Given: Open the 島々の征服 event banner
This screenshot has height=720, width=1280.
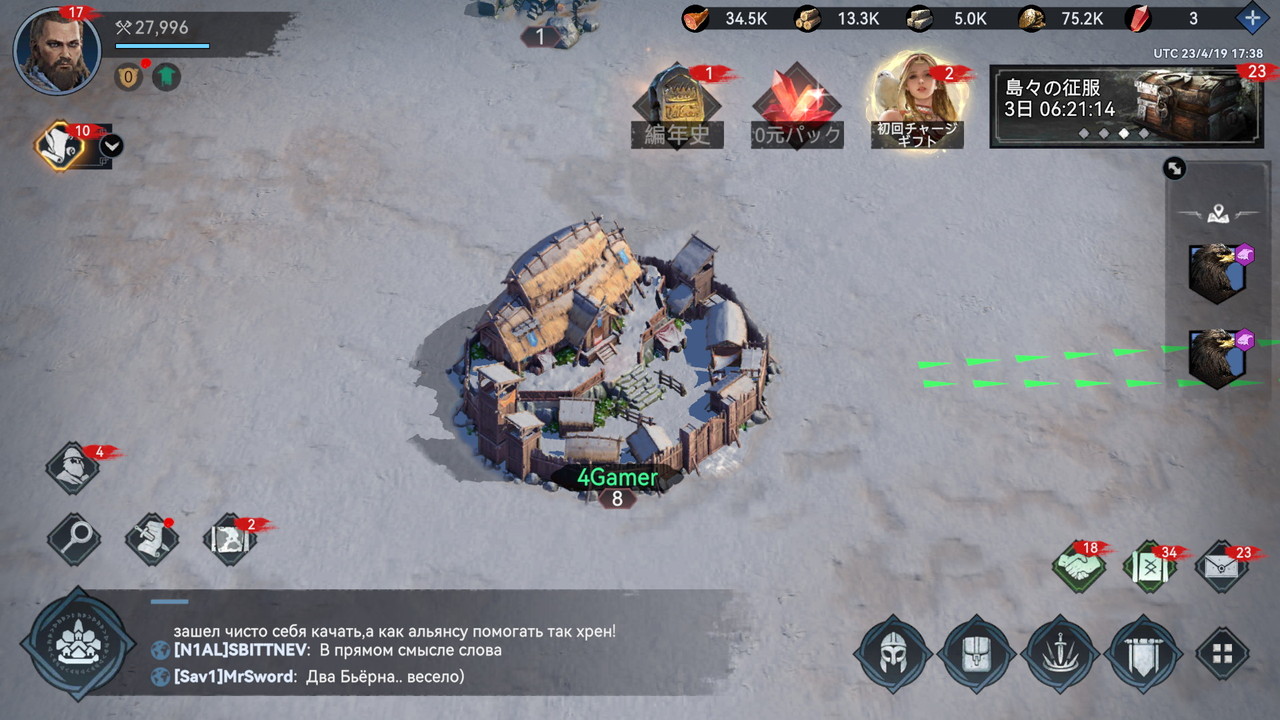Looking at the screenshot, I should (x=1129, y=106).
